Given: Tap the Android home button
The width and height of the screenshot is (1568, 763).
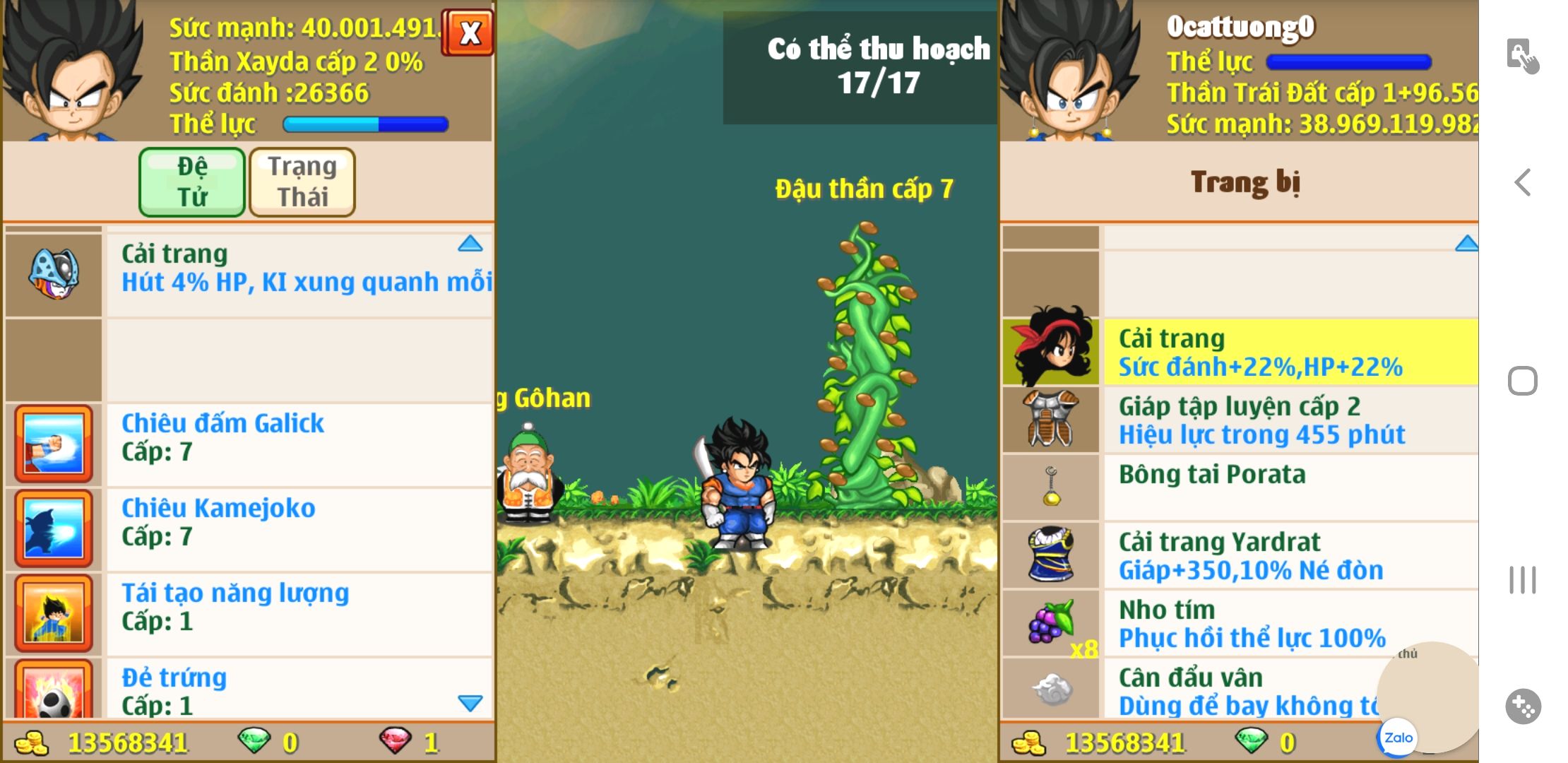Looking at the screenshot, I should (x=1523, y=381).
